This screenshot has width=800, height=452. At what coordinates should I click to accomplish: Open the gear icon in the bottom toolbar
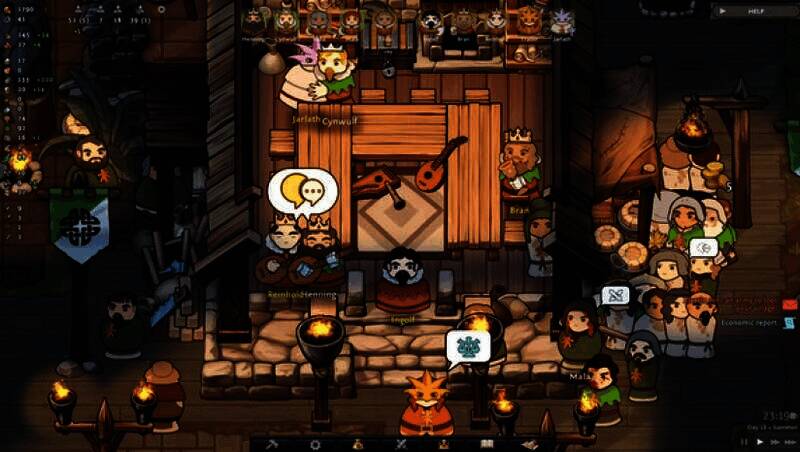(316, 443)
